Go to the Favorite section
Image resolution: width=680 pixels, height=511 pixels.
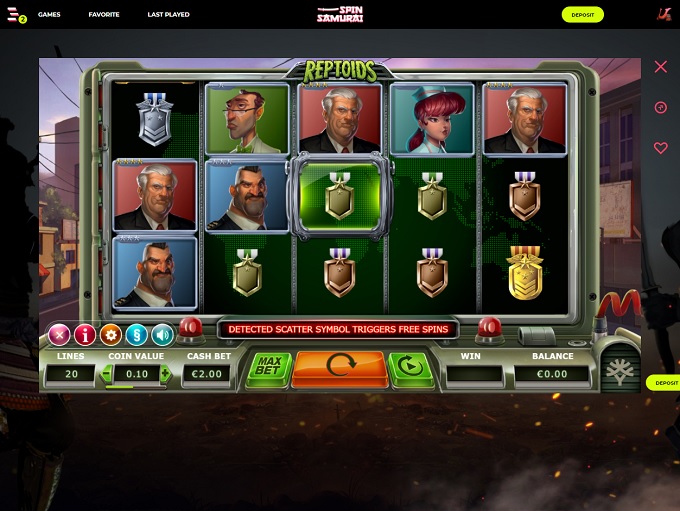[x=104, y=15]
